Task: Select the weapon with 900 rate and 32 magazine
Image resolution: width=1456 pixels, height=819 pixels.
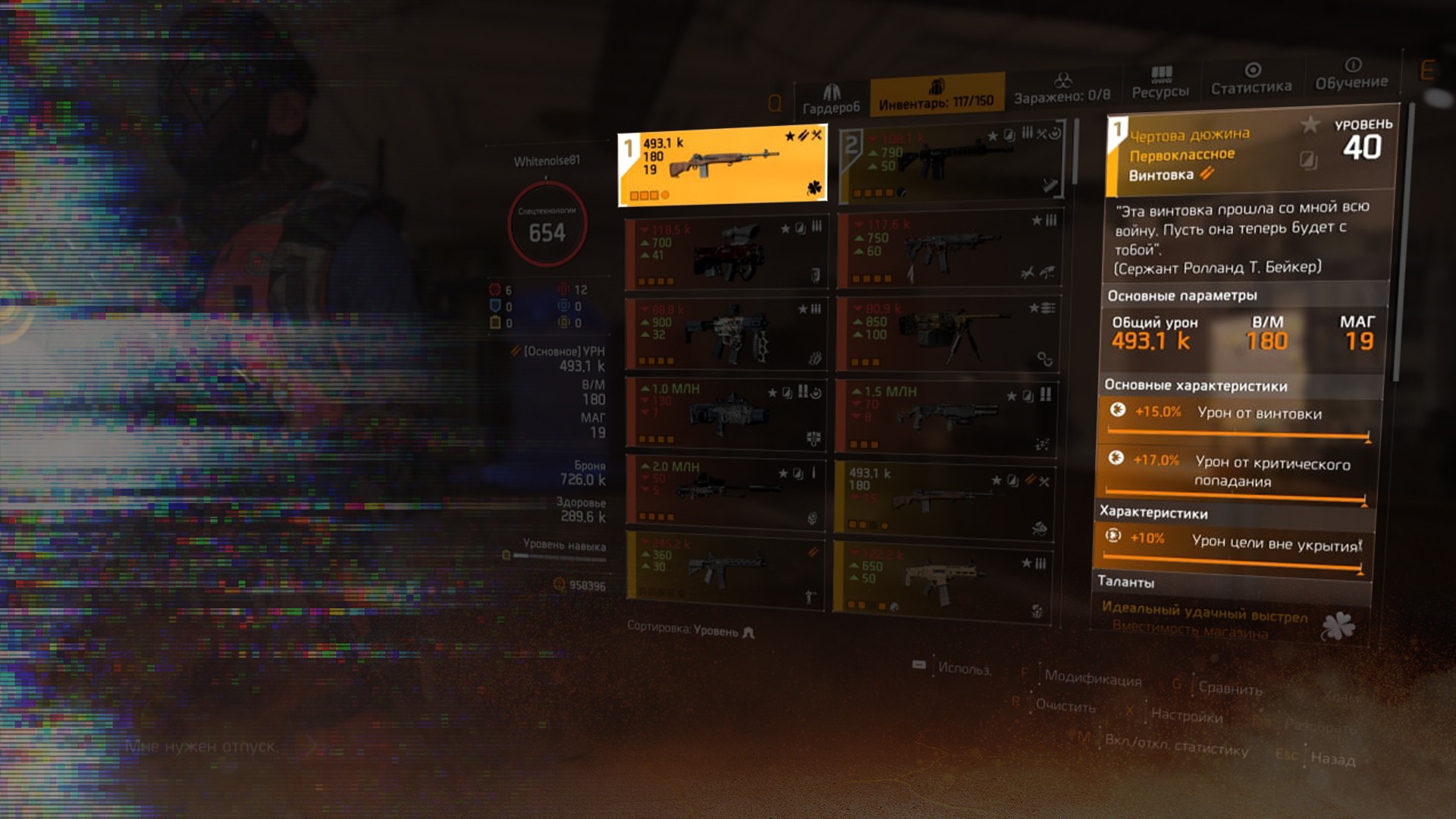Action: tap(726, 332)
